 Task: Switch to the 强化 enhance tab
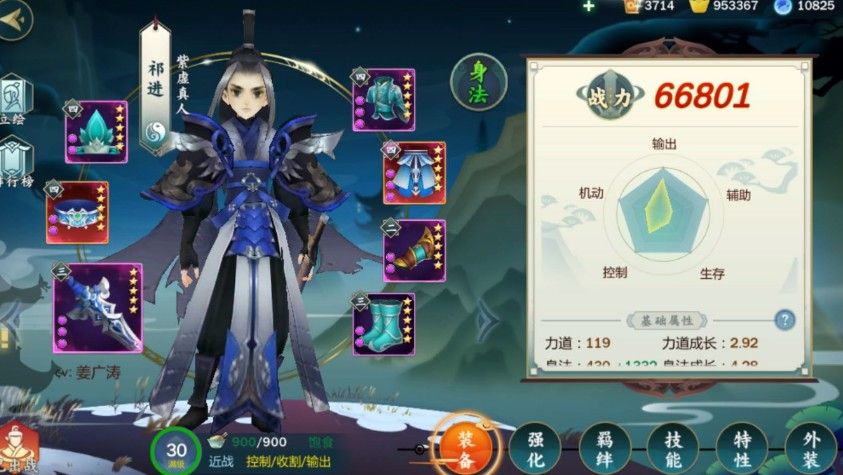[x=536, y=448]
